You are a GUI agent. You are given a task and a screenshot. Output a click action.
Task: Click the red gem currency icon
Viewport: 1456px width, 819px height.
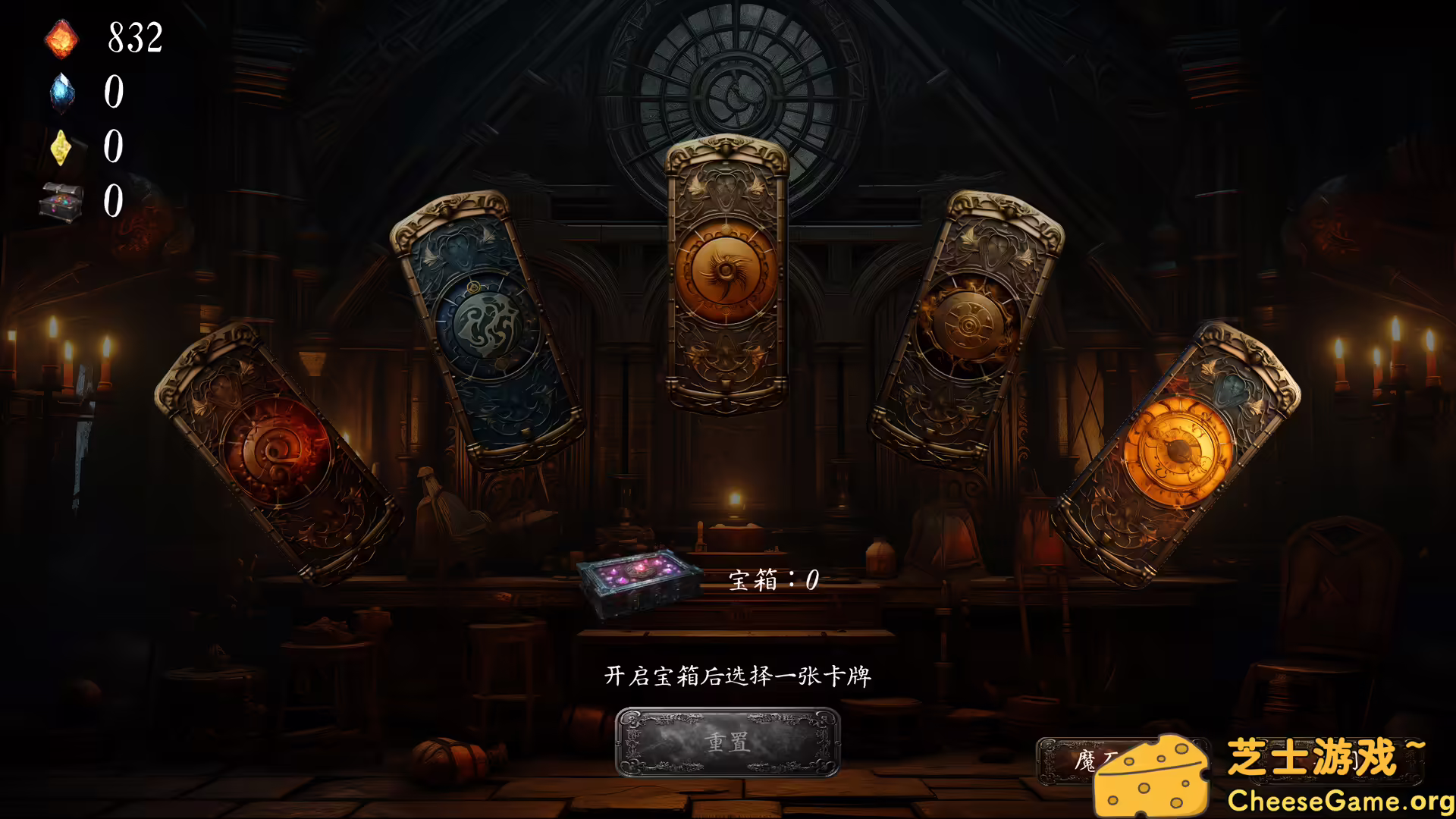[x=61, y=39]
